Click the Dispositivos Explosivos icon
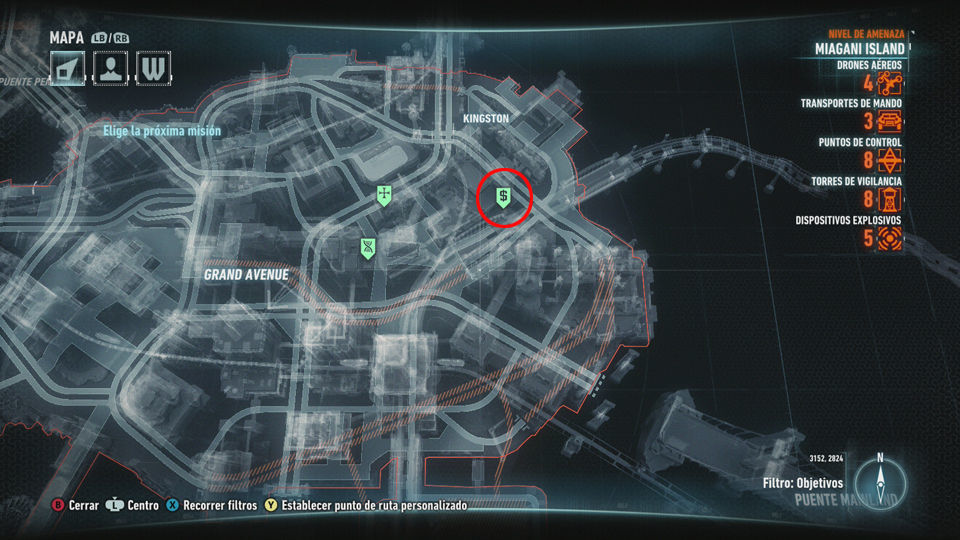 point(890,239)
